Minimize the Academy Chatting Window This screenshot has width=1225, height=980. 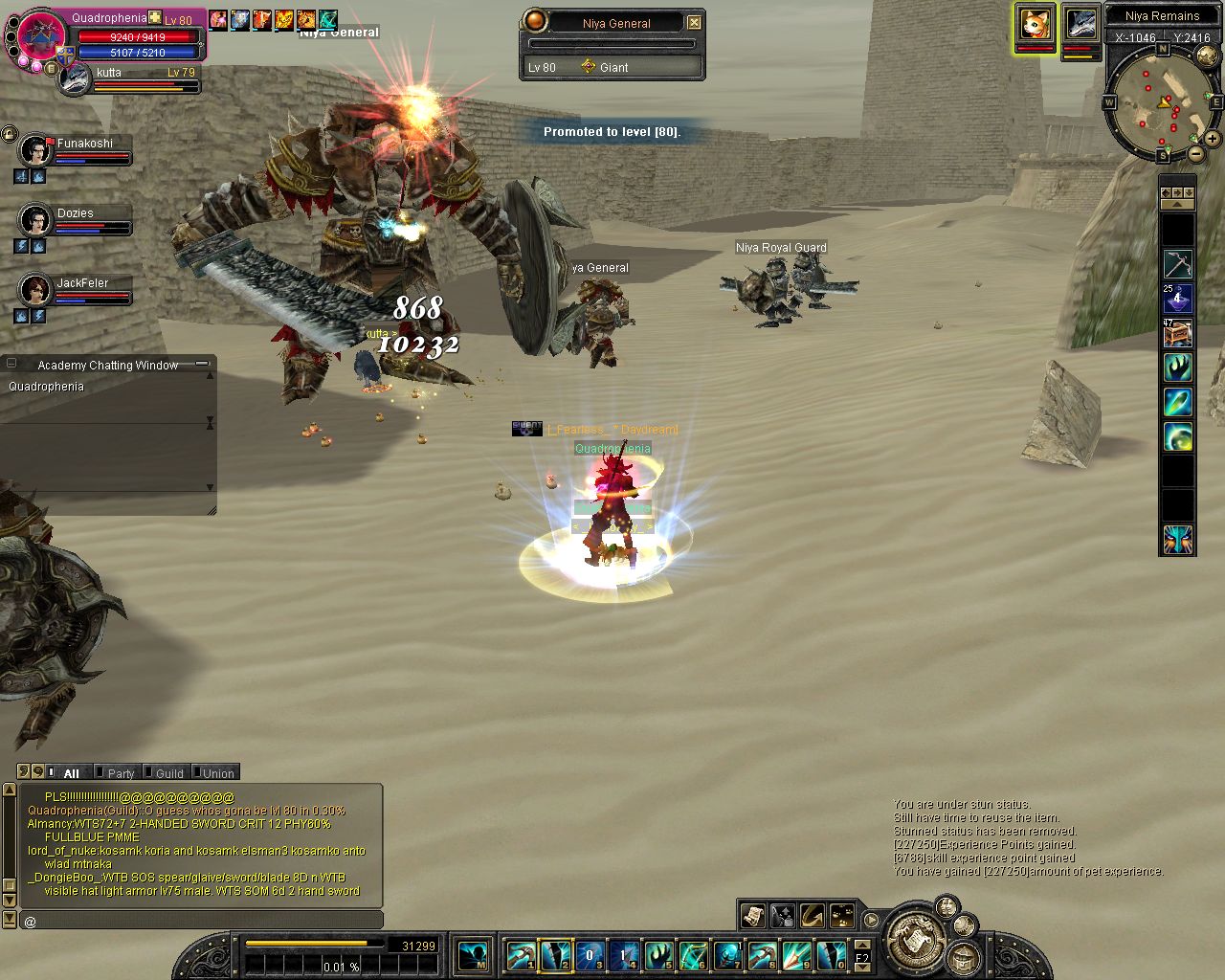202,364
